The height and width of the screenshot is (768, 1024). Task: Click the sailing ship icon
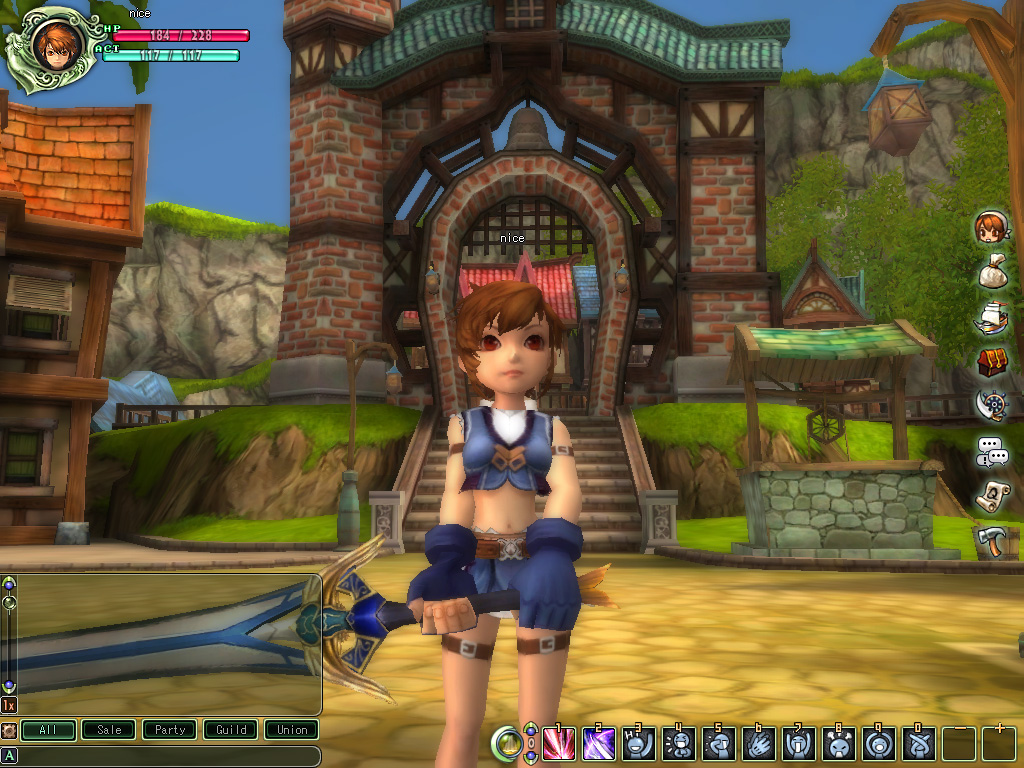coord(991,316)
